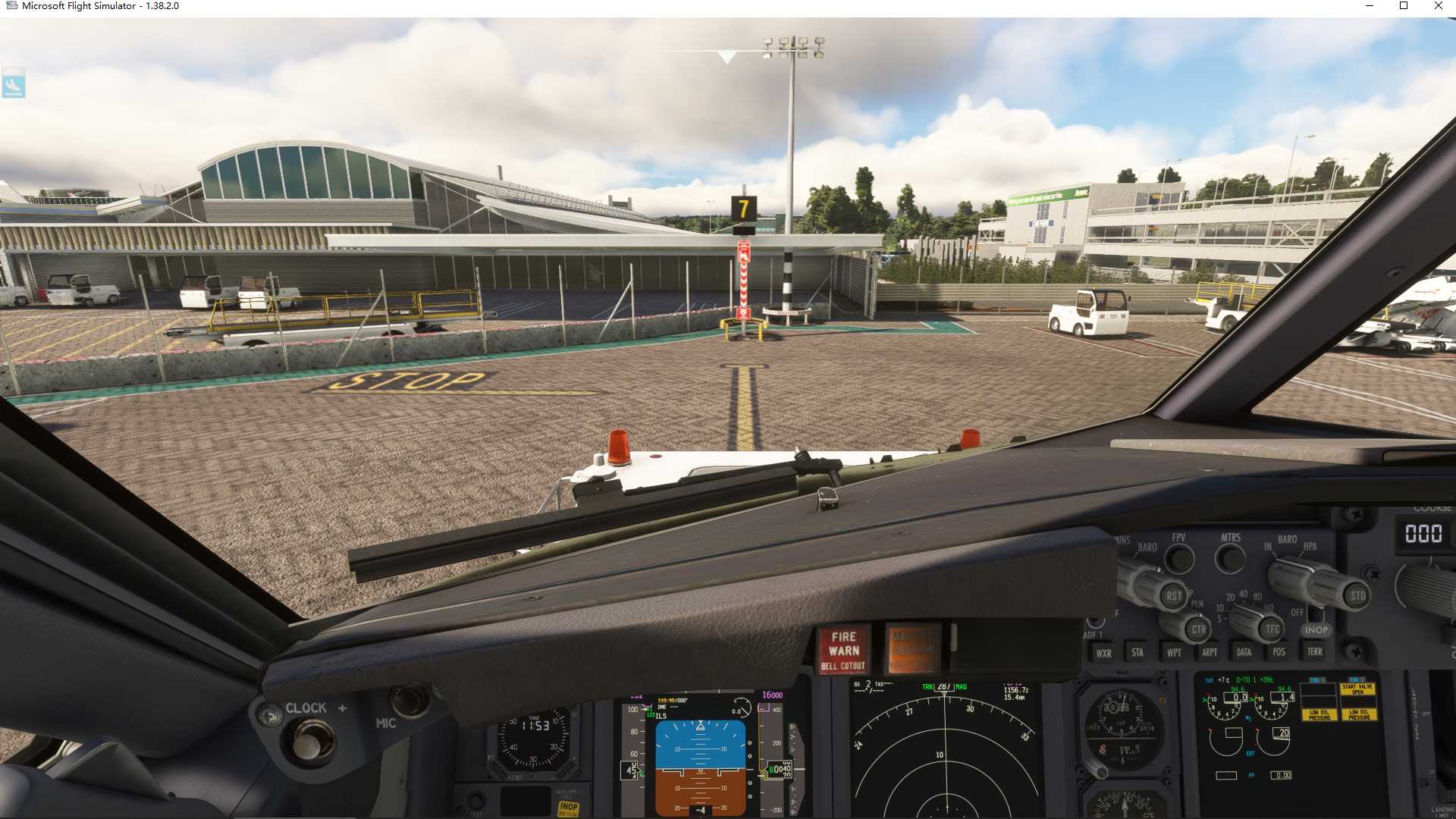Screen dimensions: 1456x819
Task: Enable the TERR terrain display
Action: 1315,652
